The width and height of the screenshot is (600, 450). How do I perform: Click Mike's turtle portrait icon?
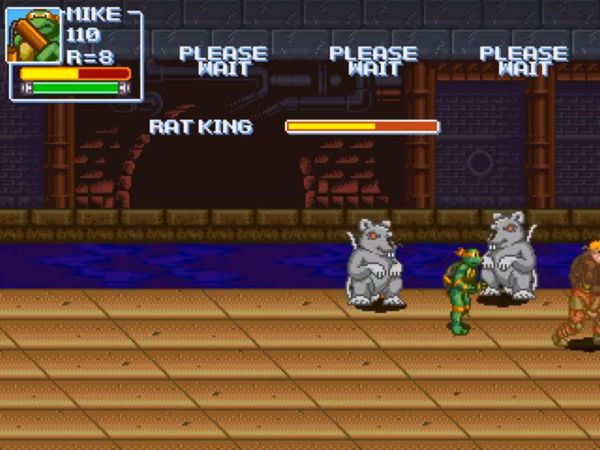[35, 36]
